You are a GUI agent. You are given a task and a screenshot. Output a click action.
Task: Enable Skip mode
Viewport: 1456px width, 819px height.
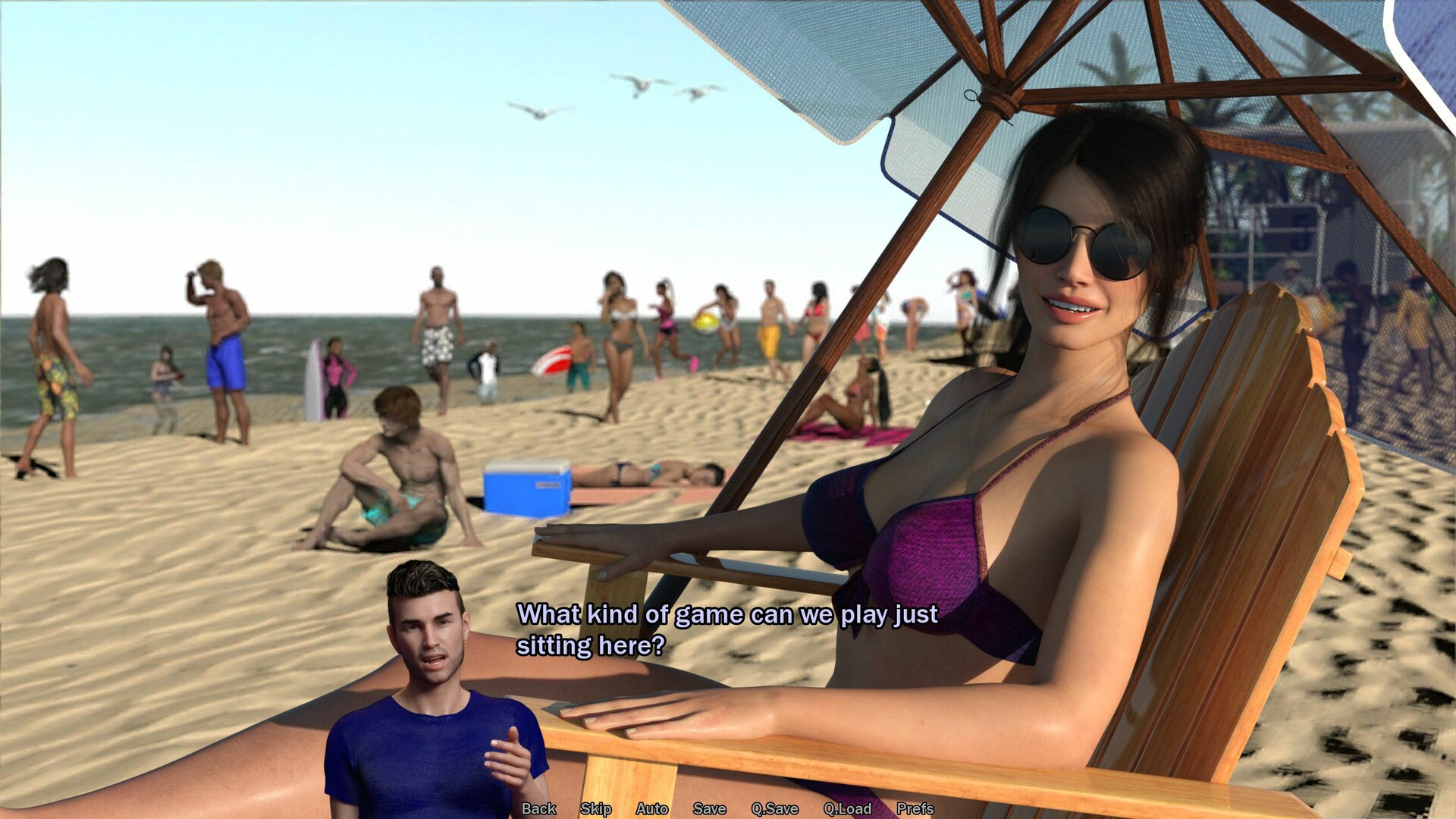point(596,809)
